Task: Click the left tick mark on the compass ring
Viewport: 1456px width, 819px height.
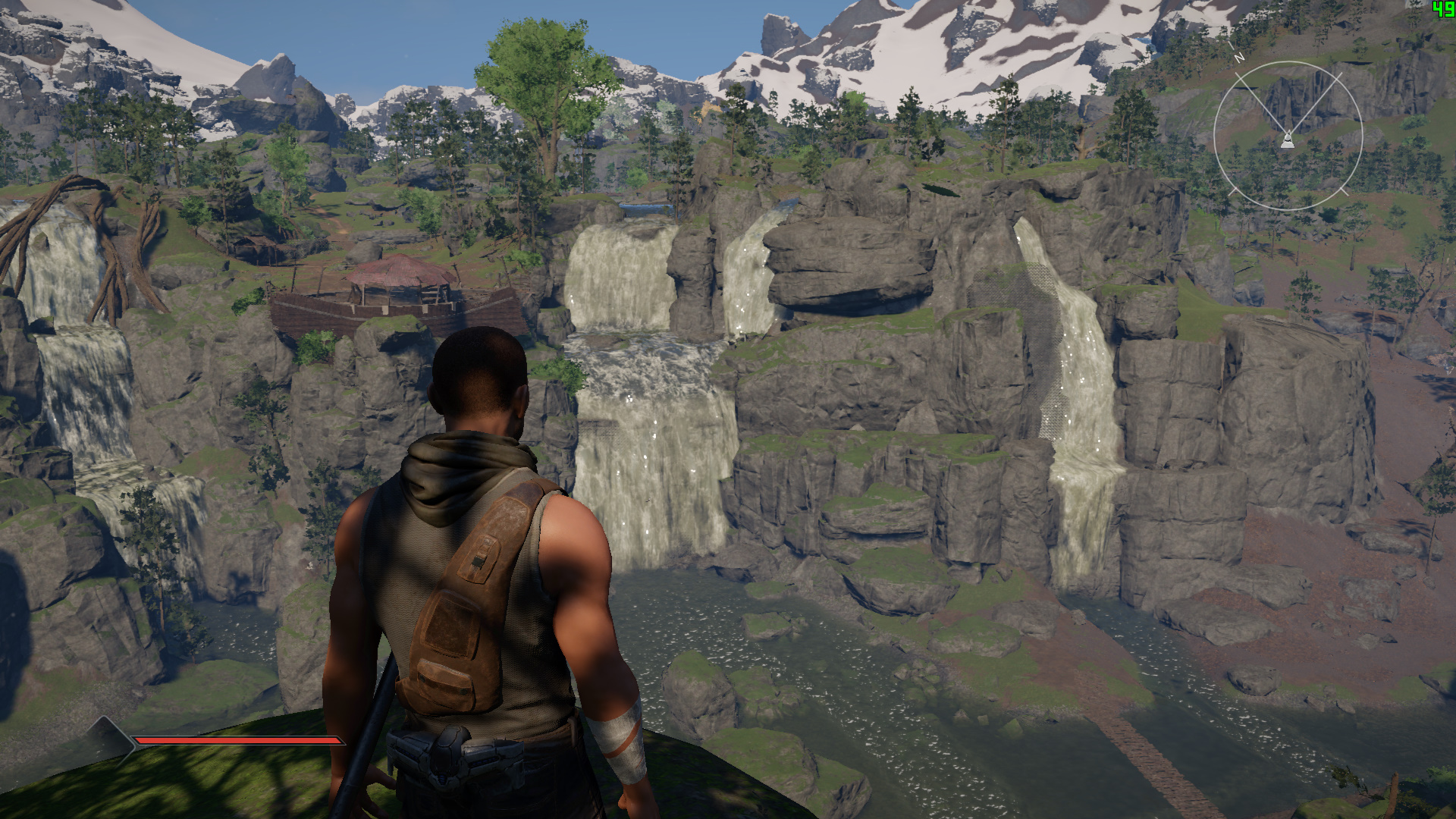Action: click(1234, 190)
